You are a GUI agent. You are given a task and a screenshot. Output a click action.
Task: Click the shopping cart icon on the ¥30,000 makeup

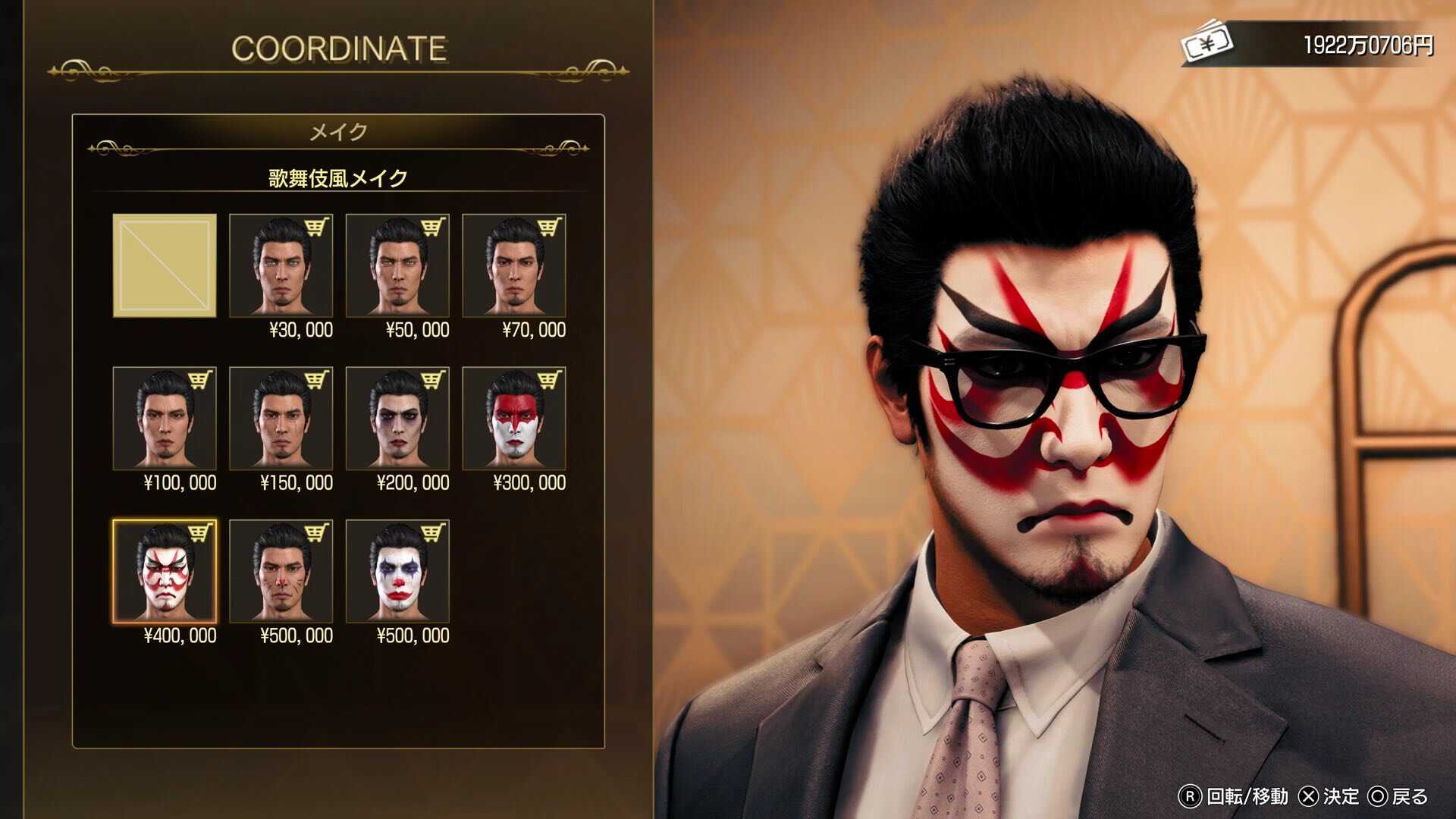pos(318,227)
